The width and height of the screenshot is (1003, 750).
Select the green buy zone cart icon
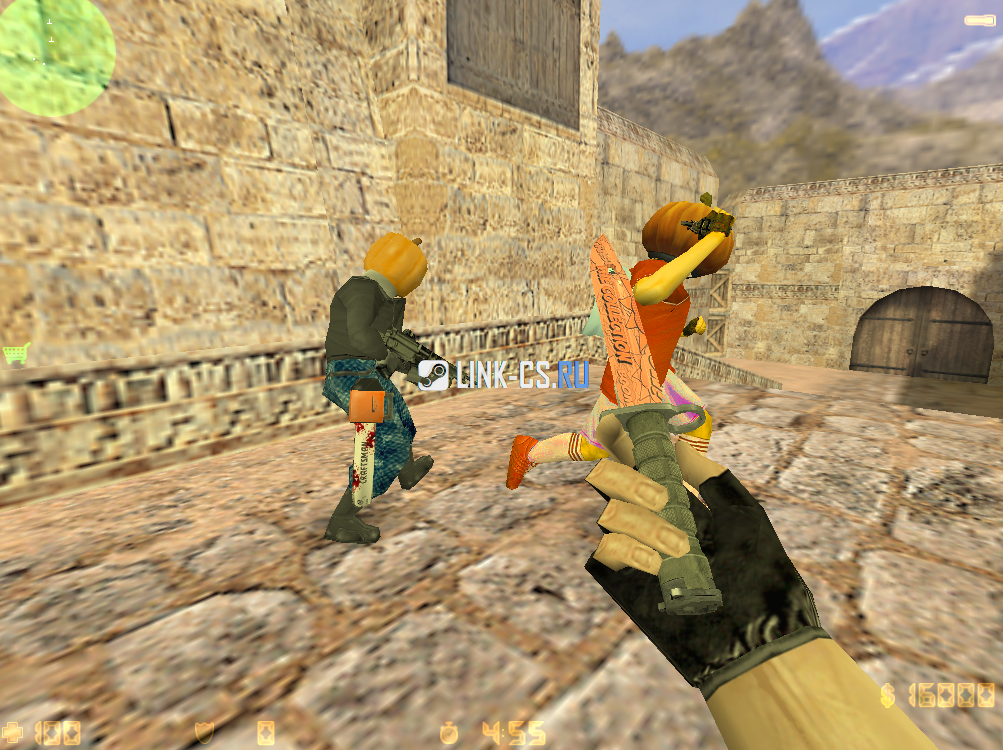pos(15,353)
